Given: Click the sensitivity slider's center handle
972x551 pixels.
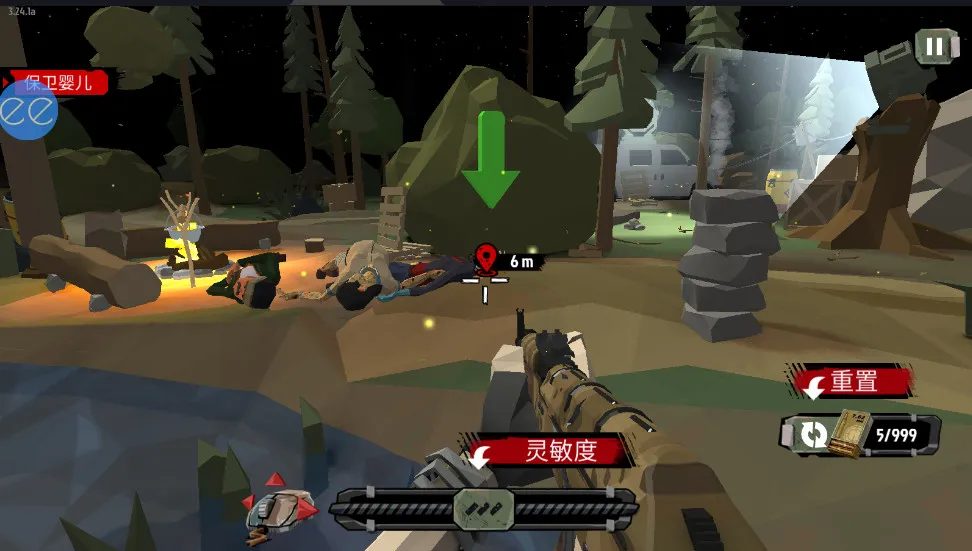Looking at the screenshot, I should tap(484, 508).
